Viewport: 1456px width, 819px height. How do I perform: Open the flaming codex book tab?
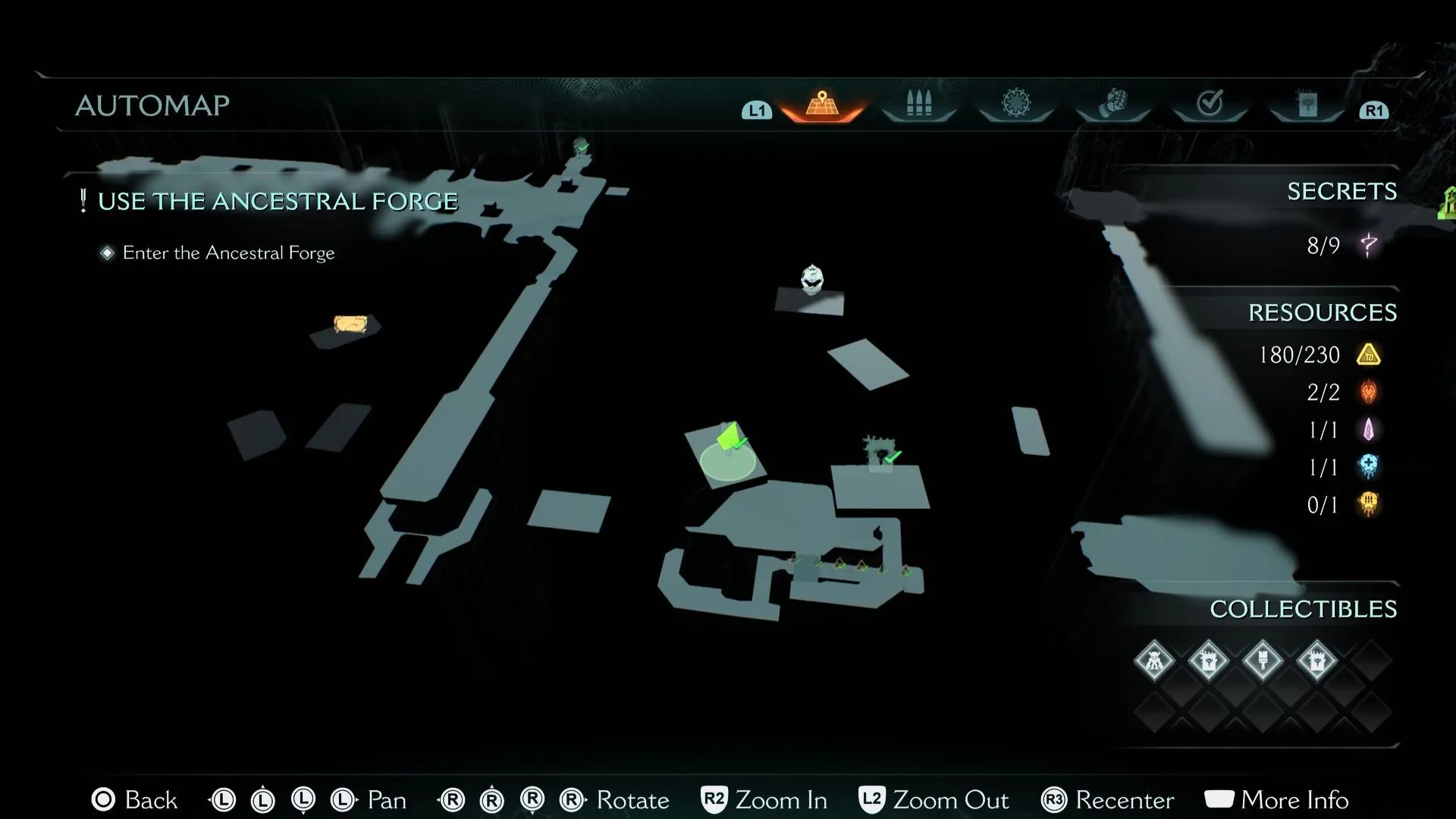(1307, 105)
